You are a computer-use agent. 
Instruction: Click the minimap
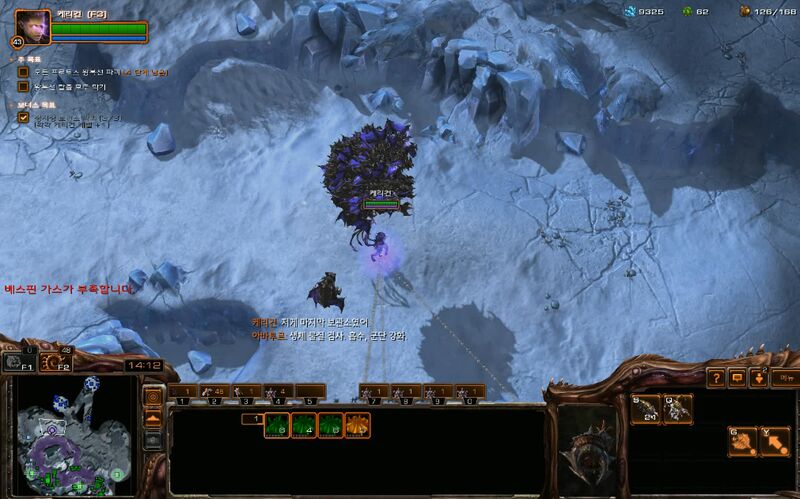(x=74, y=436)
